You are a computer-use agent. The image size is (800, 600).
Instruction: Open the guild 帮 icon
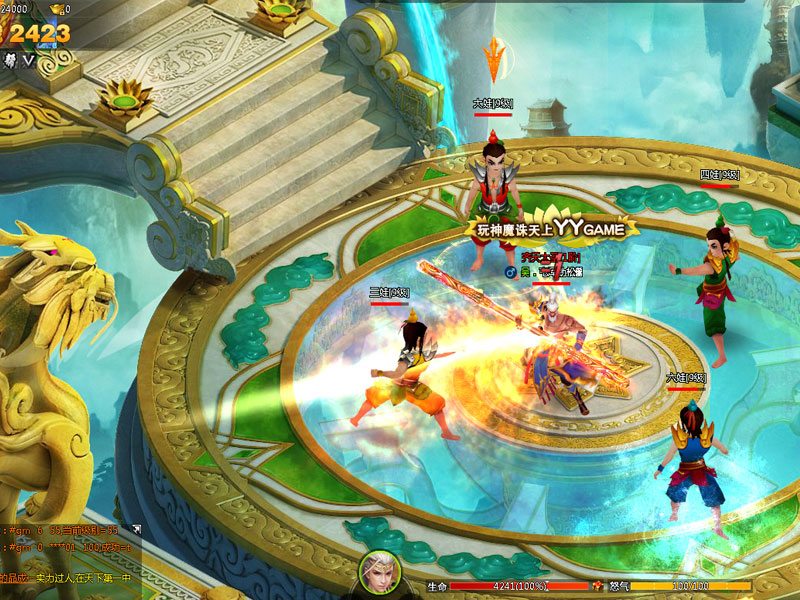[x=9, y=60]
